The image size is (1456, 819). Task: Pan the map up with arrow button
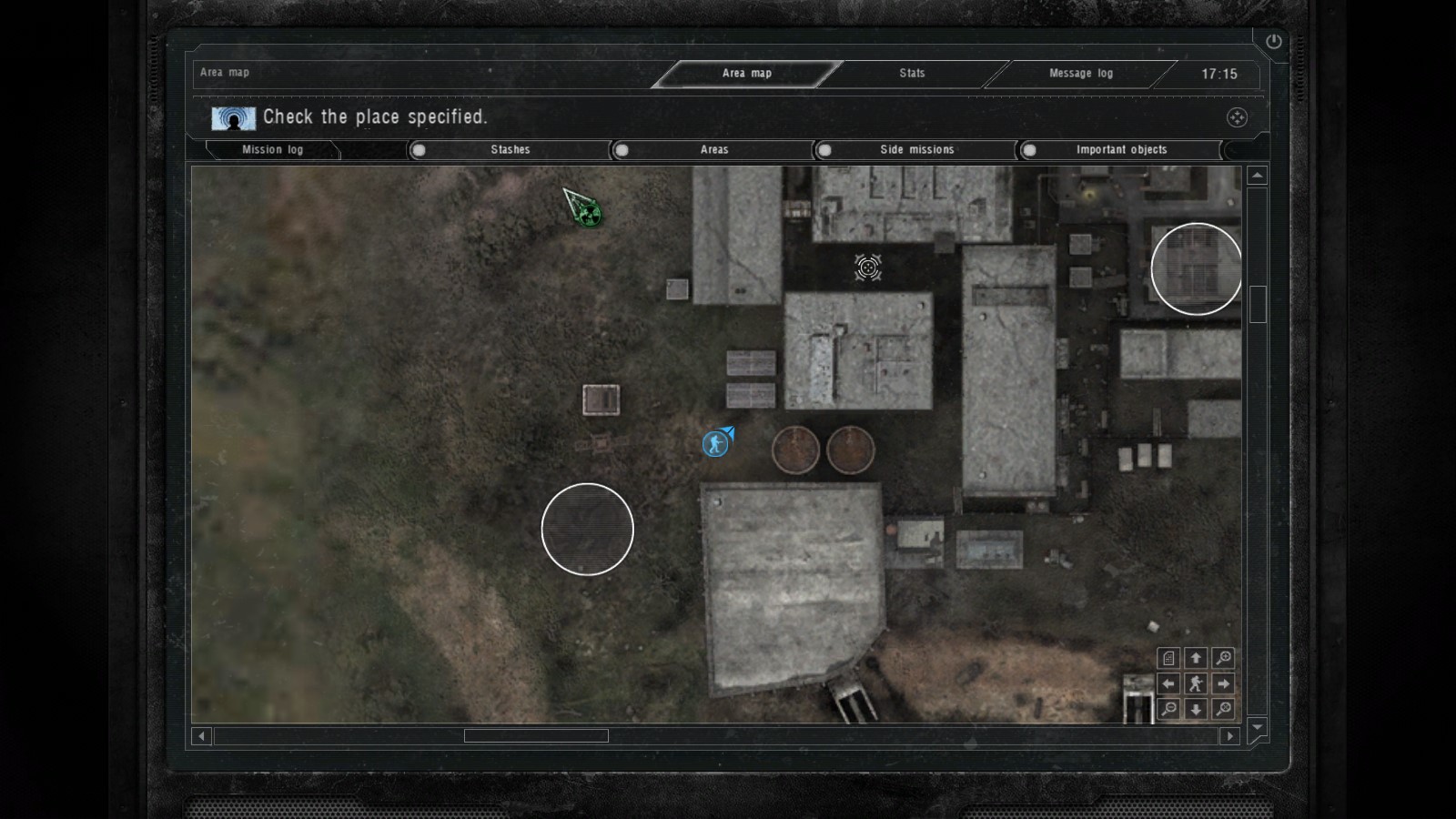[x=1196, y=658]
